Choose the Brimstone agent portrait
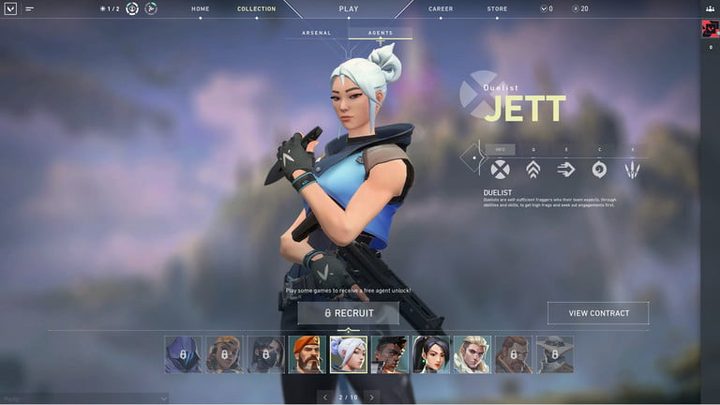720x405 pixels. 307,354
